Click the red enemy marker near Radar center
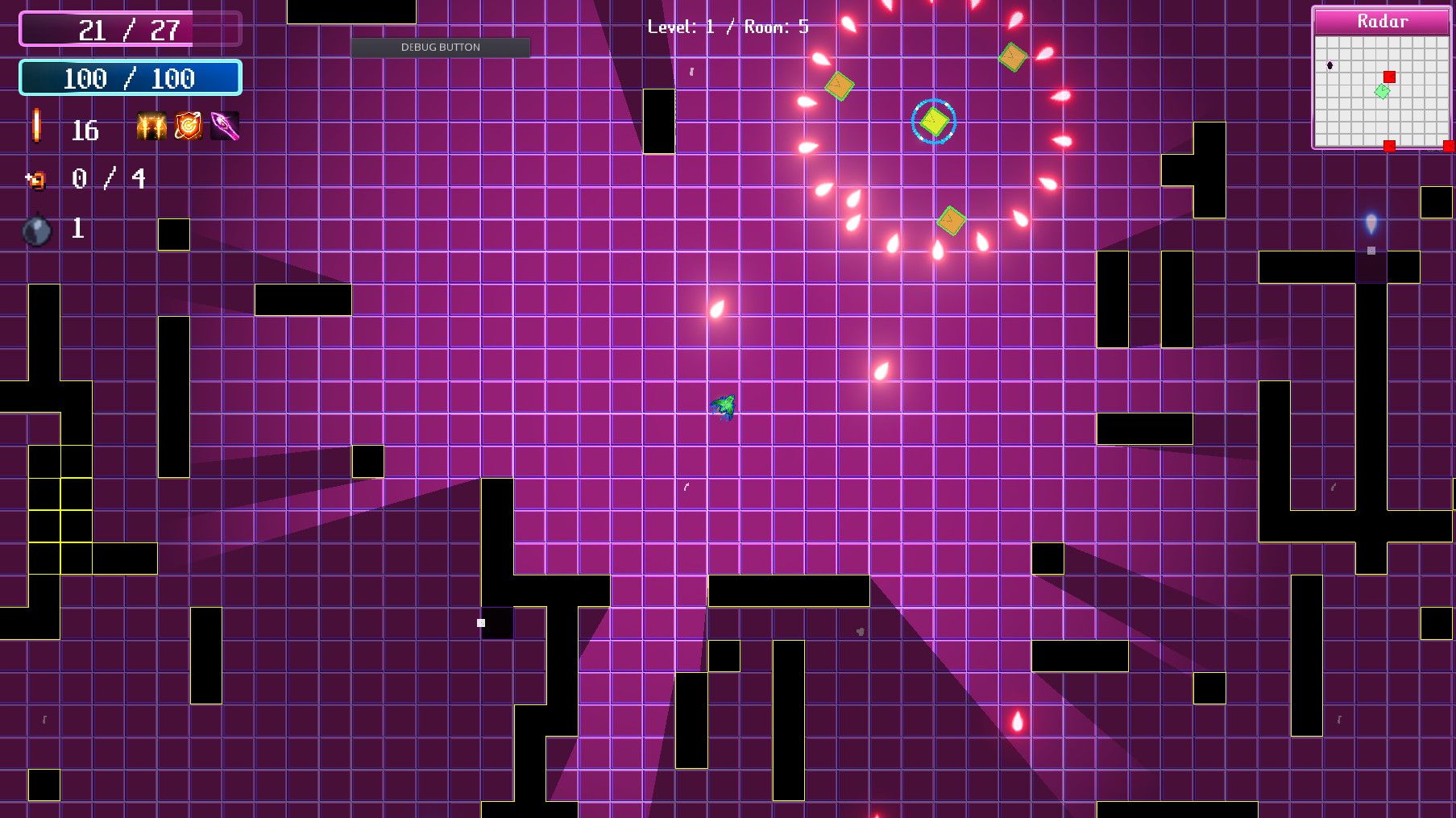 pyautogui.click(x=1389, y=77)
